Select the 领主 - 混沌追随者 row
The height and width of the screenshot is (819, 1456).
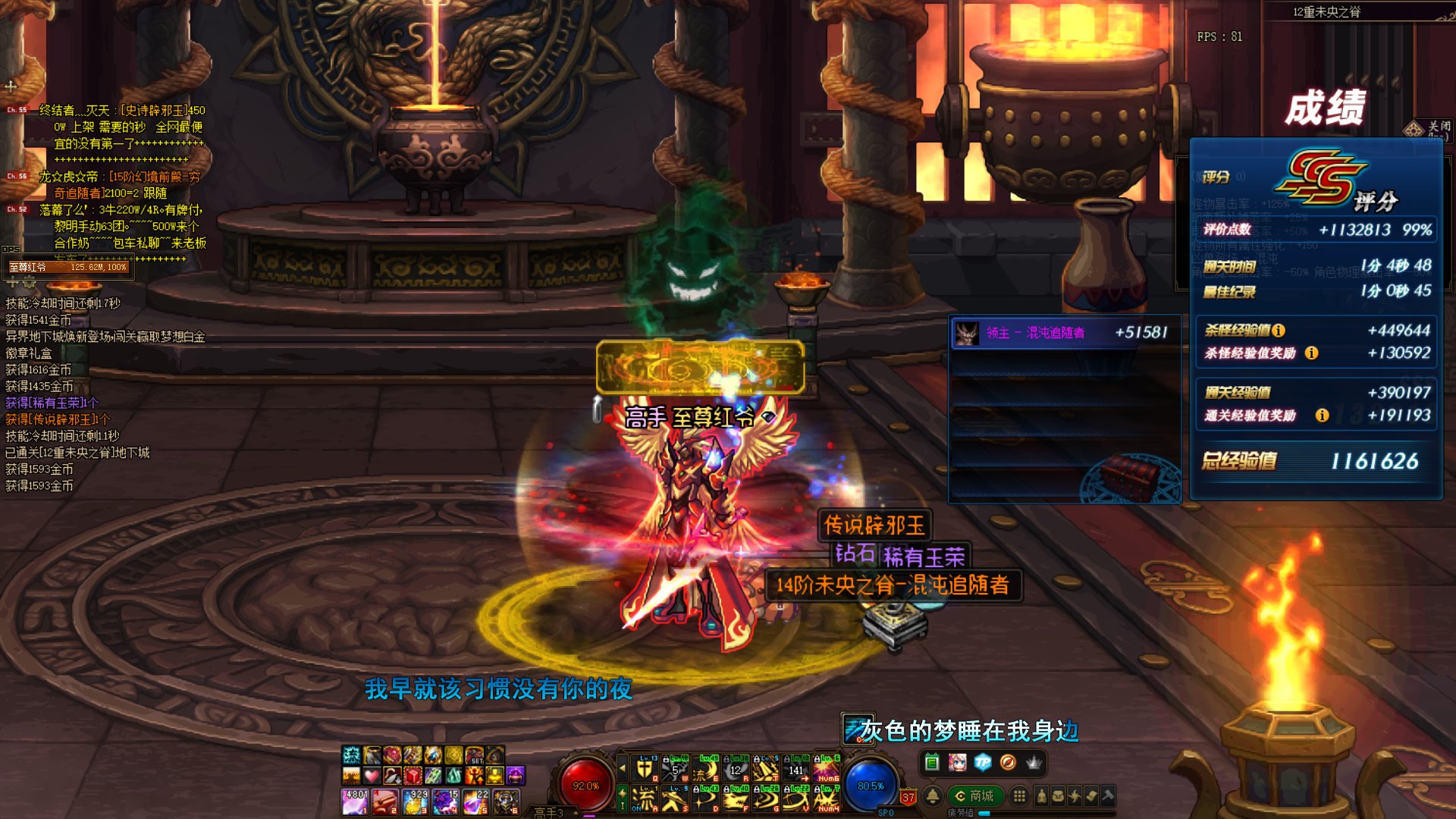click(1065, 333)
